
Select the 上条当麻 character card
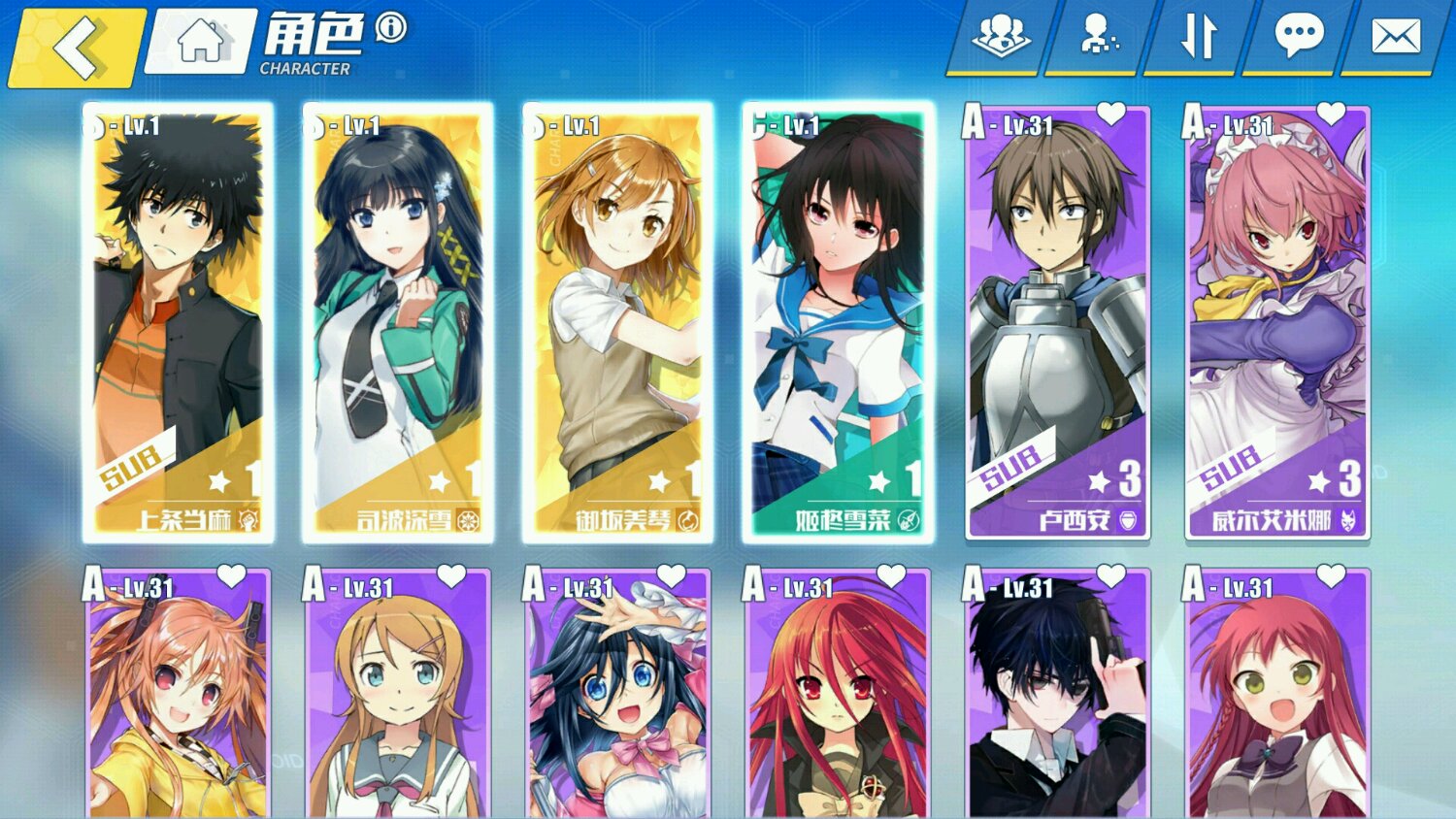click(179, 322)
